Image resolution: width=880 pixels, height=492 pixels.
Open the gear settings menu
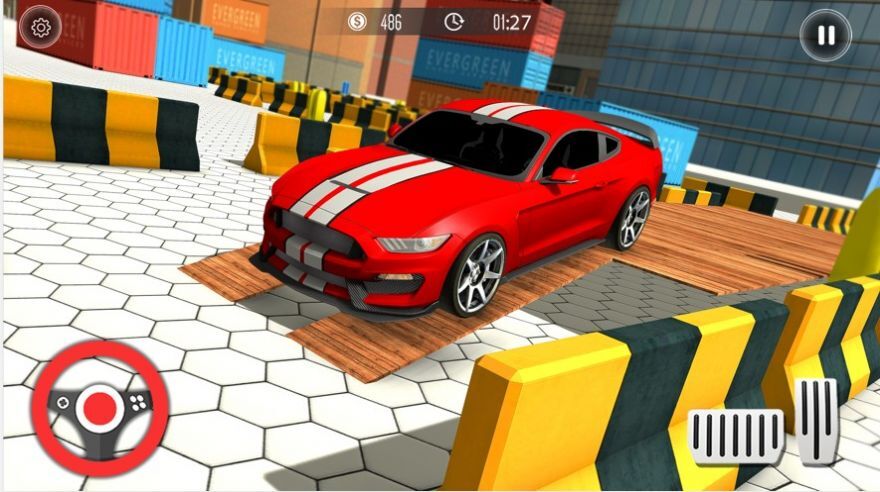pos(41,28)
